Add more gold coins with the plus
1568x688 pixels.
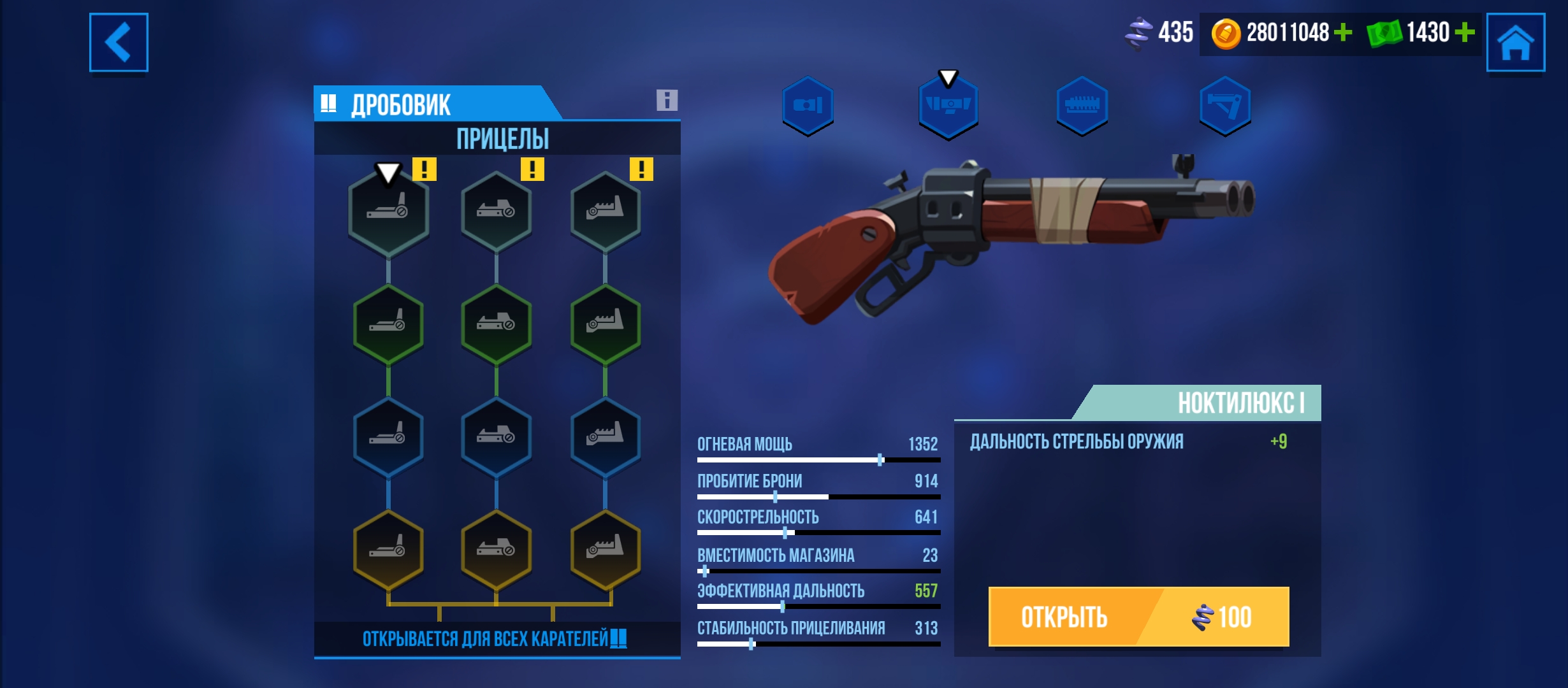(1342, 32)
